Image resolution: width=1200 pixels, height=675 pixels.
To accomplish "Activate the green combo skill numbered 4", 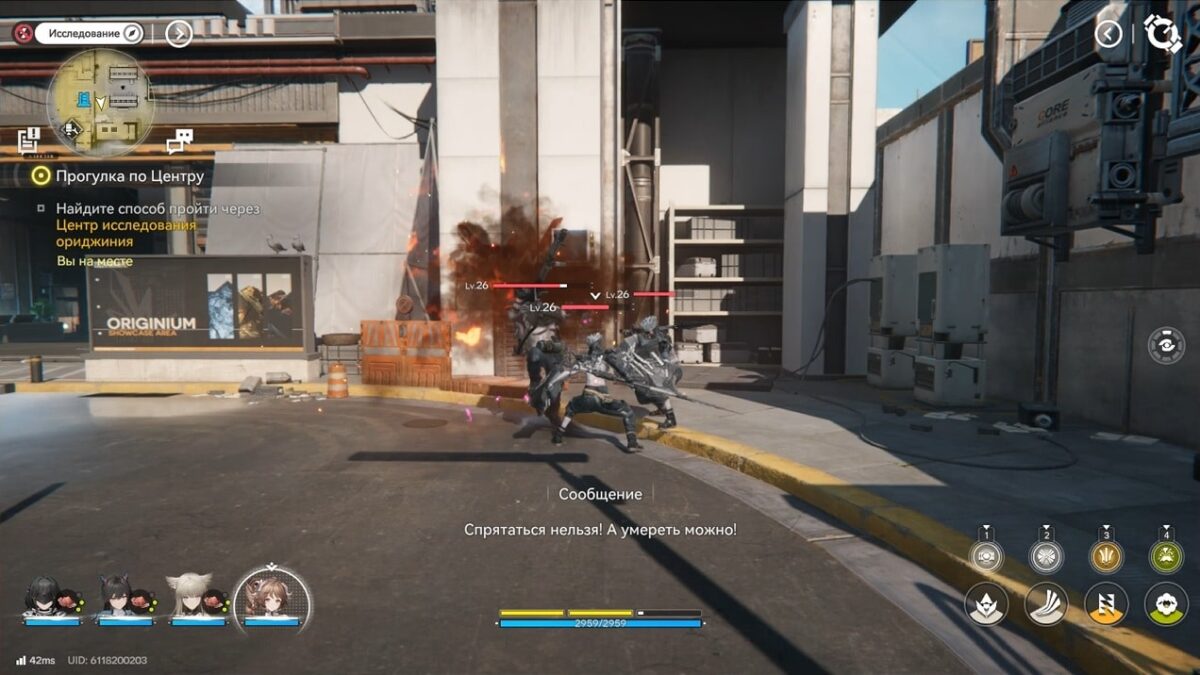I will coord(1166,556).
